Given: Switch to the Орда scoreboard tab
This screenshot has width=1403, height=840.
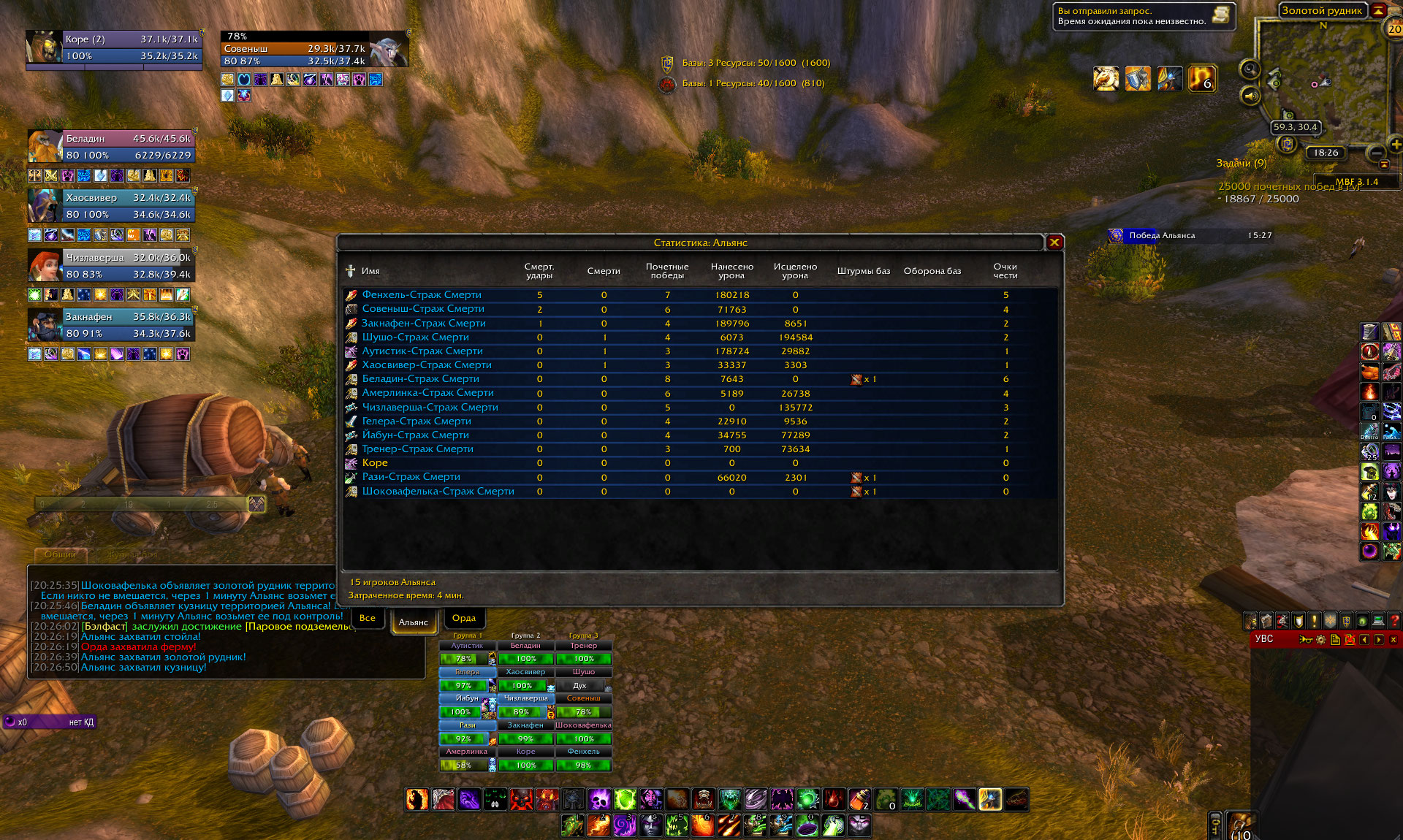Looking at the screenshot, I should click(x=464, y=619).
